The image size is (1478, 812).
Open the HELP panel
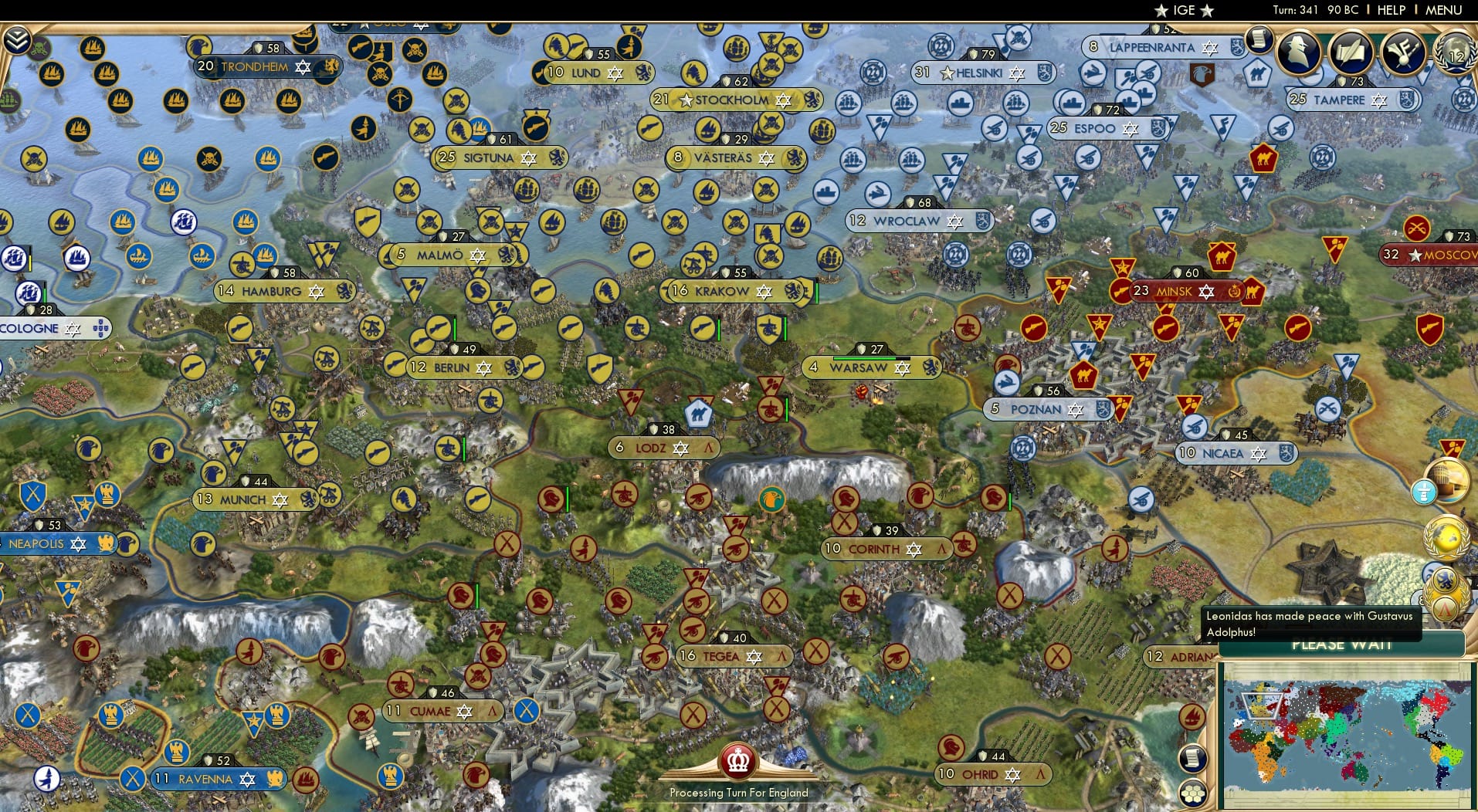[x=1390, y=10]
